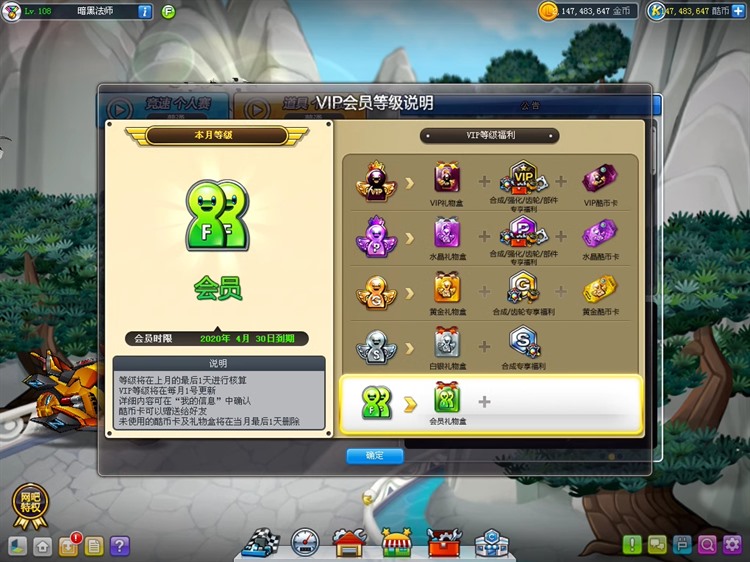Open the shop with green awning
Image resolution: width=750 pixels, height=562 pixels.
(397, 543)
